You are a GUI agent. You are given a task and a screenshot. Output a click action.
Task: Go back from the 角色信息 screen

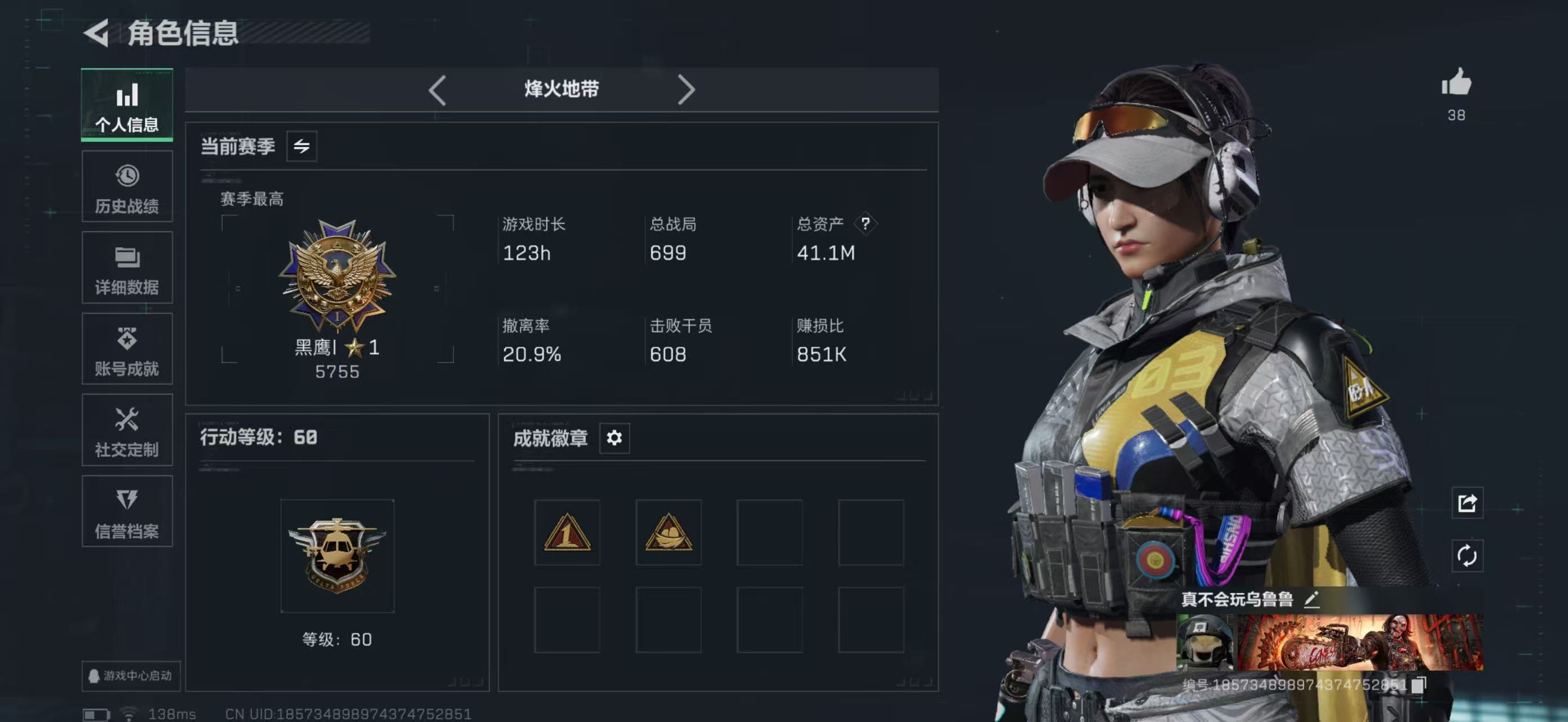coord(98,32)
